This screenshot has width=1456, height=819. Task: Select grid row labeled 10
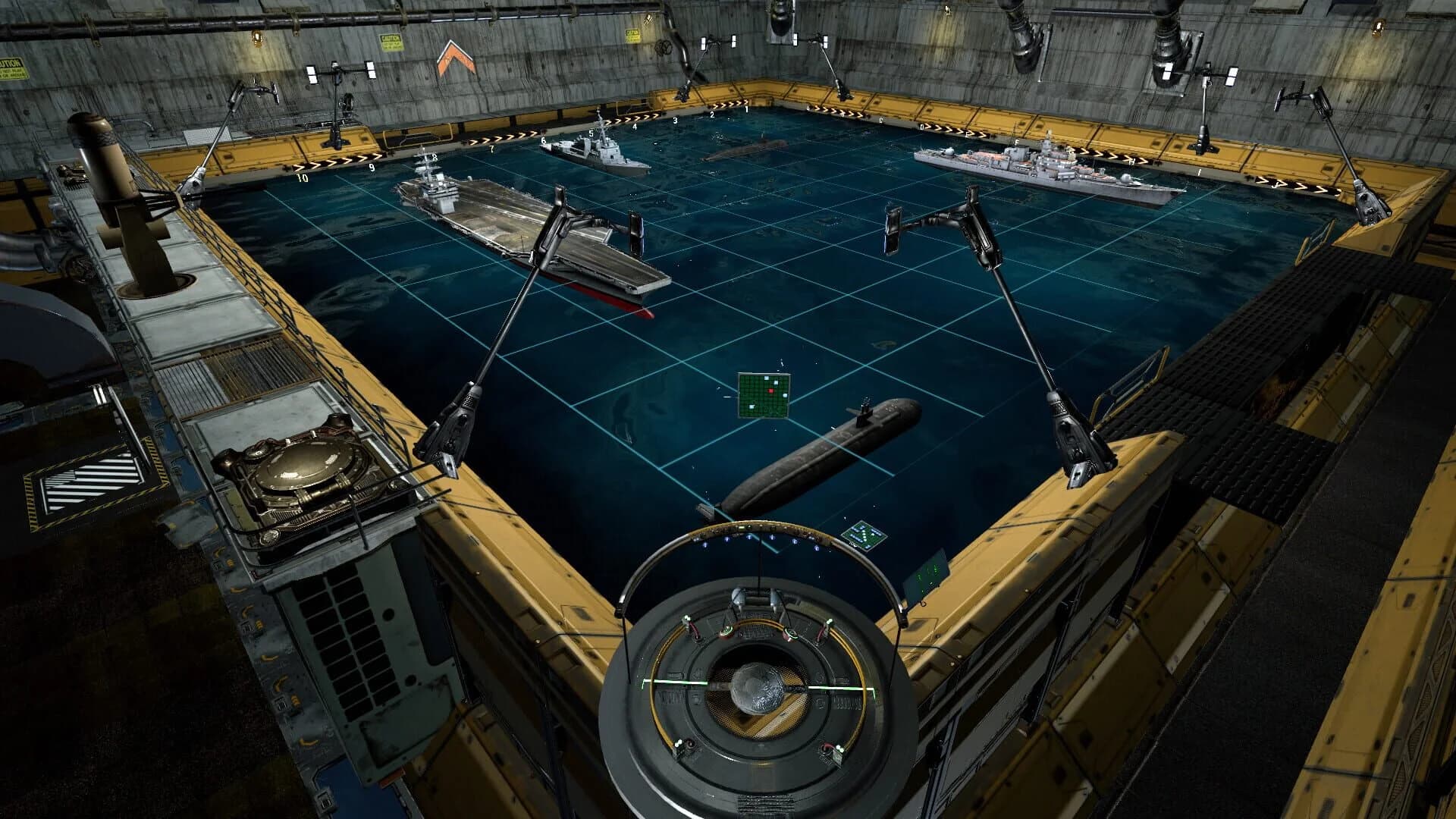click(301, 177)
